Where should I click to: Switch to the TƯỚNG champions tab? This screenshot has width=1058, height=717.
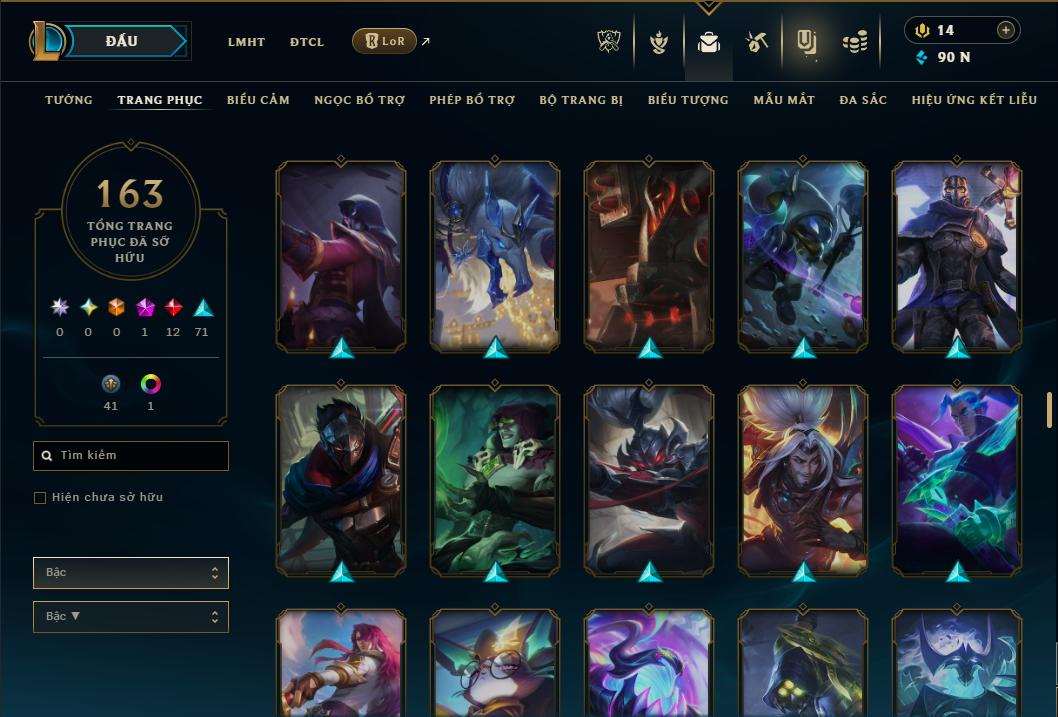pos(69,100)
